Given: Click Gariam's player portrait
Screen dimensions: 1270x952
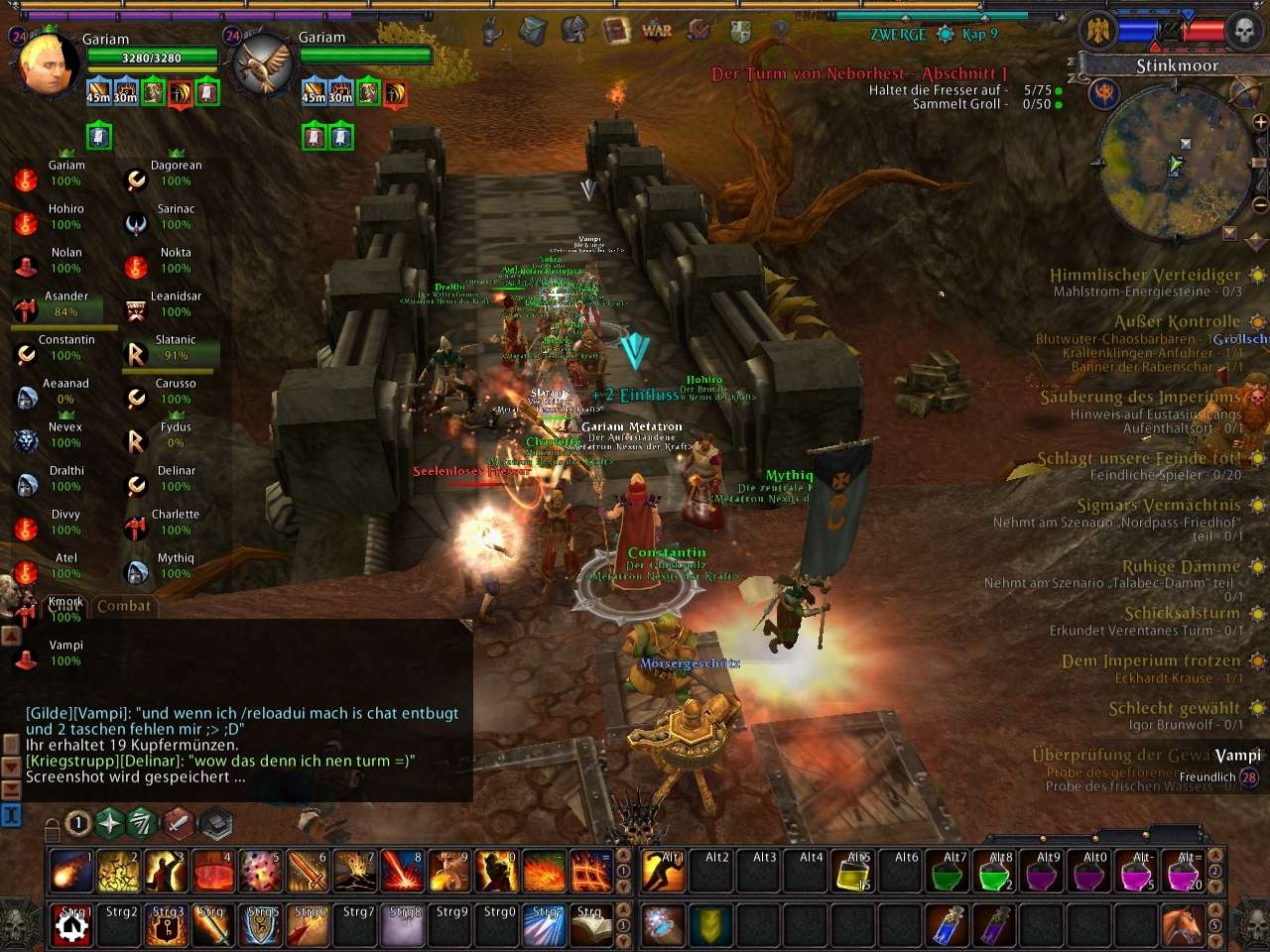Looking at the screenshot, I should coord(47,63).
